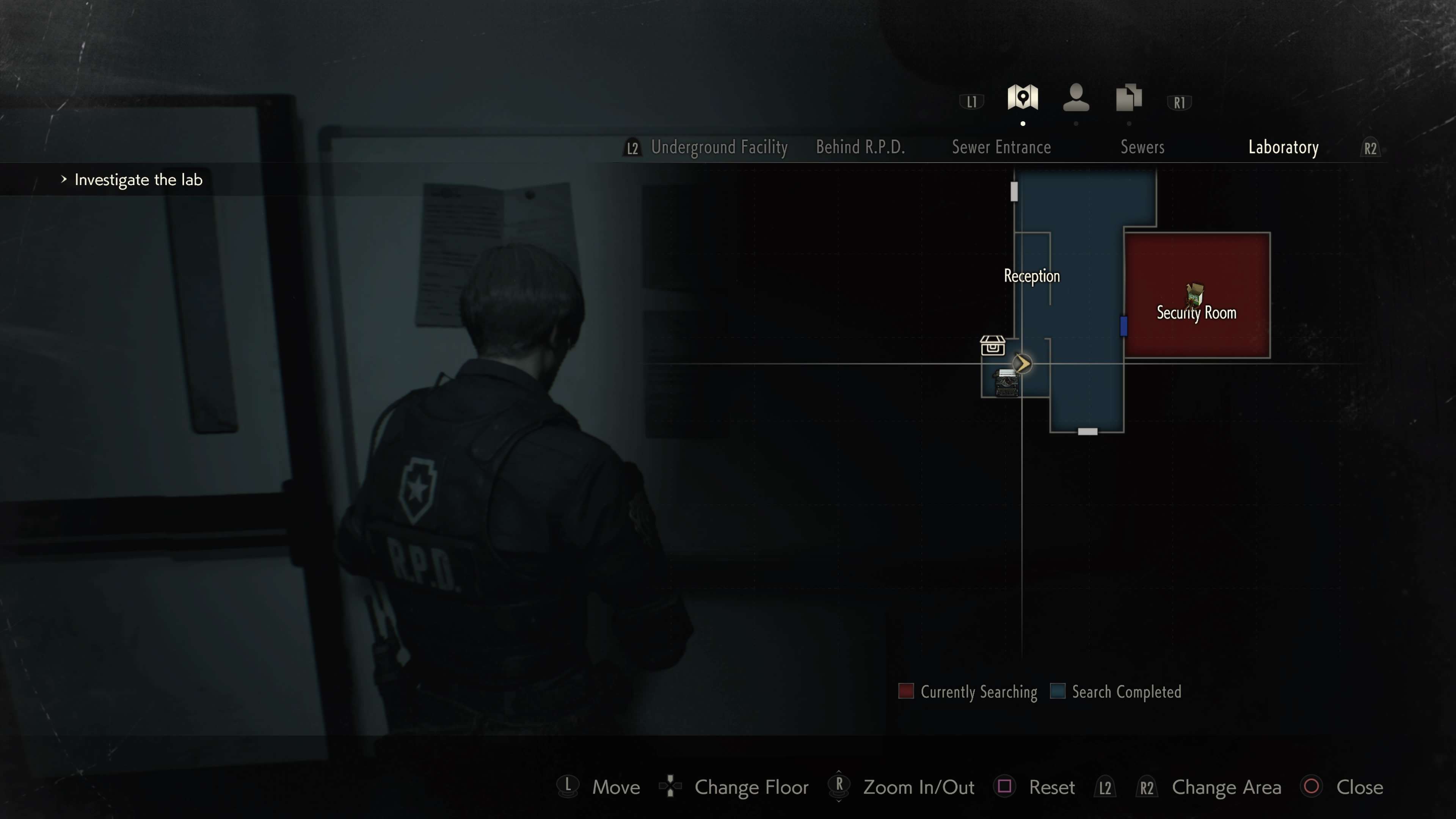
Task: Select the Reception room on the map
Action: point(1031,276)
